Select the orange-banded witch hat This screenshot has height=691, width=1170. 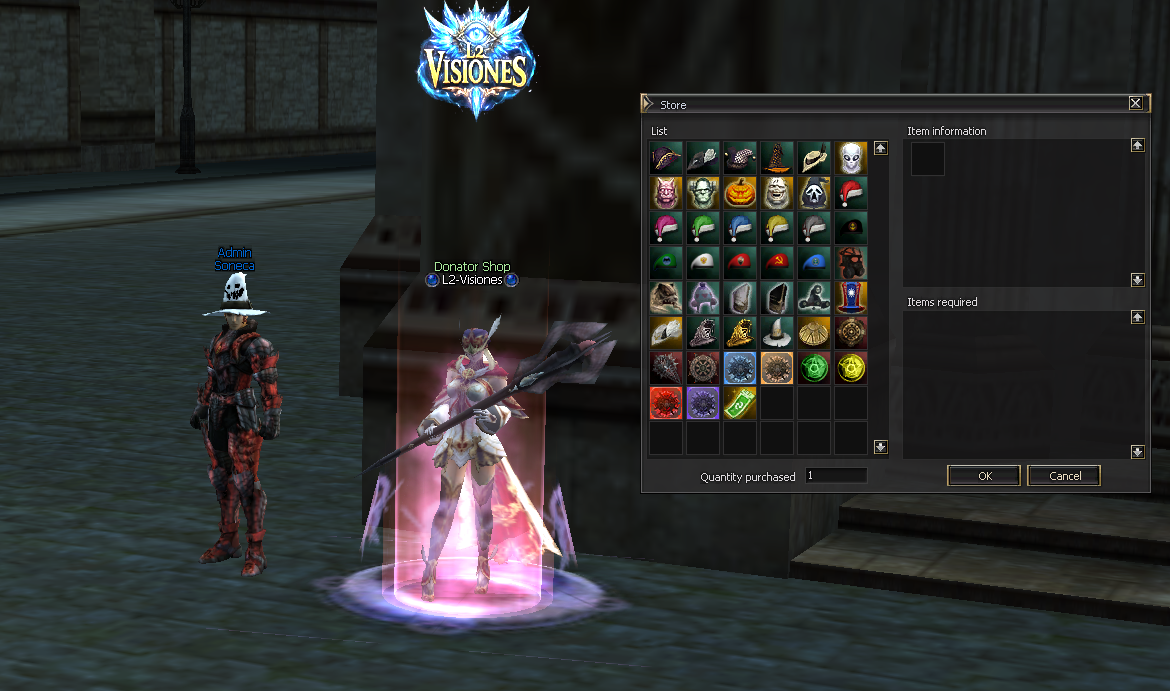pyautogui.click(x=777, y=157)
